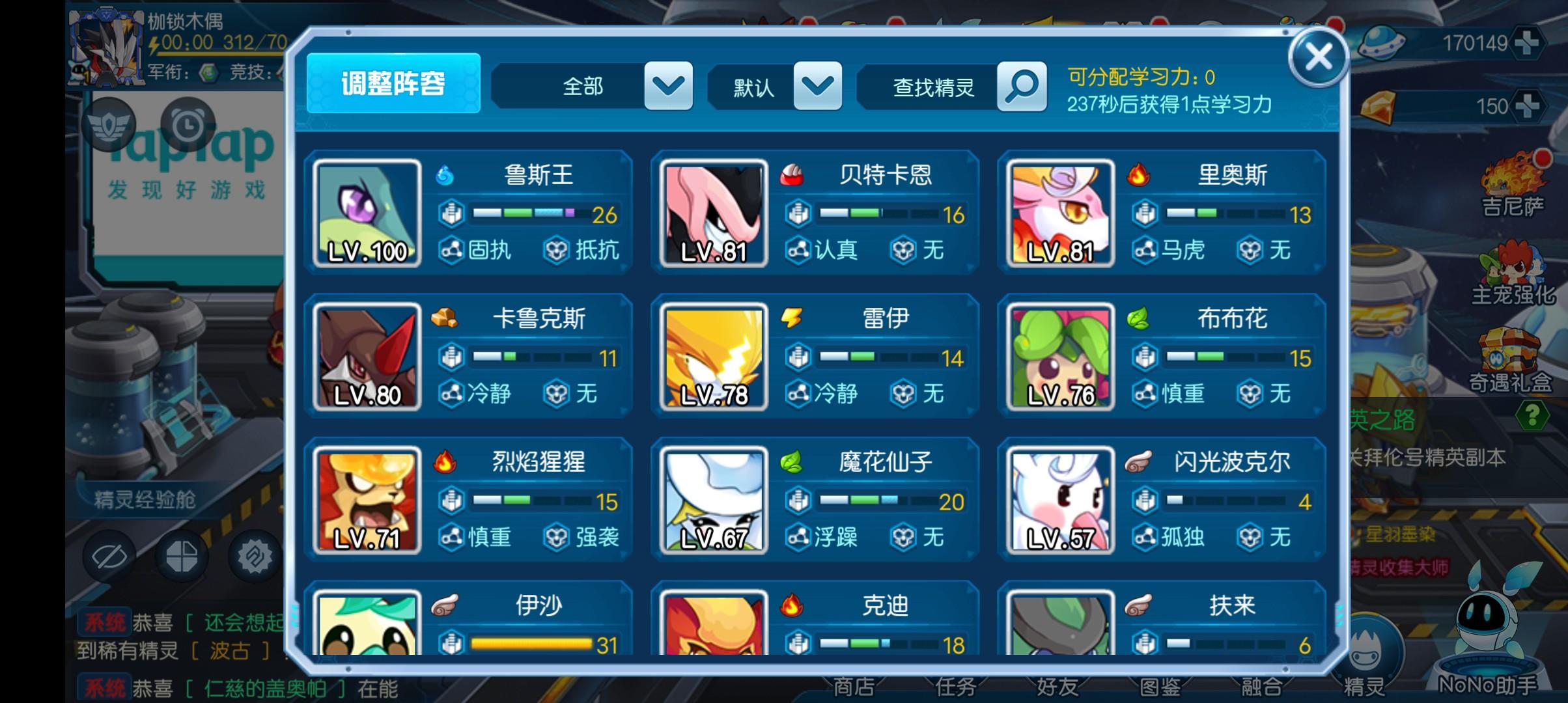The height and width of the screenshot is (703, 1568).
Task: Click the fire element icon next to 里奥斯
Action: pos(1140,176)
